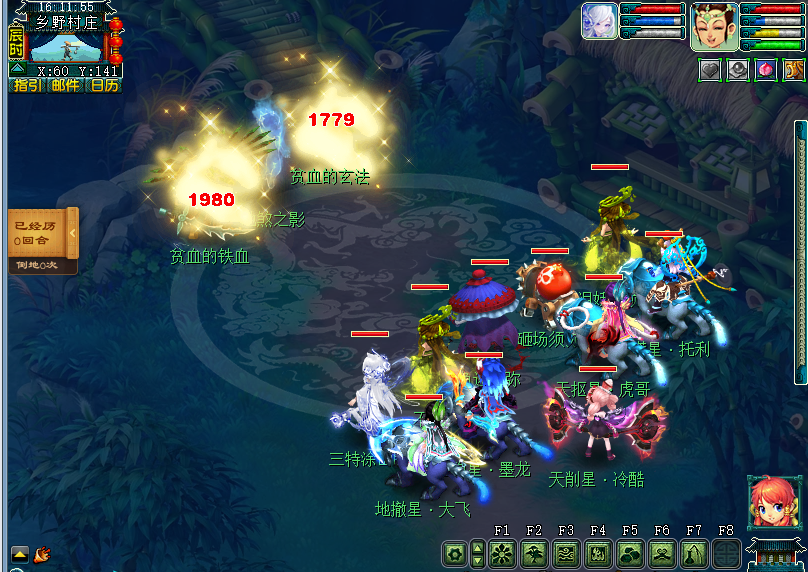Screen dimensions: 808x572
Task: Open the 邮件 mail button
Action: coord(65,86)
